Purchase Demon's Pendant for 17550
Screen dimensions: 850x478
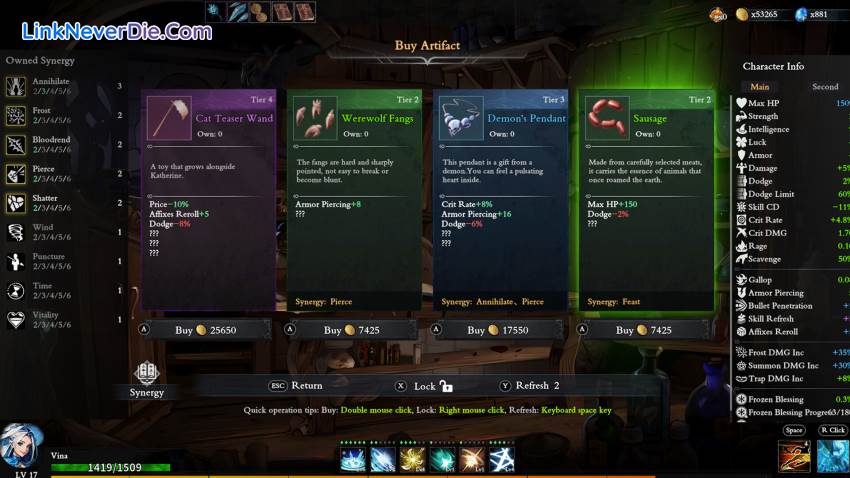[x=501, y=330]
